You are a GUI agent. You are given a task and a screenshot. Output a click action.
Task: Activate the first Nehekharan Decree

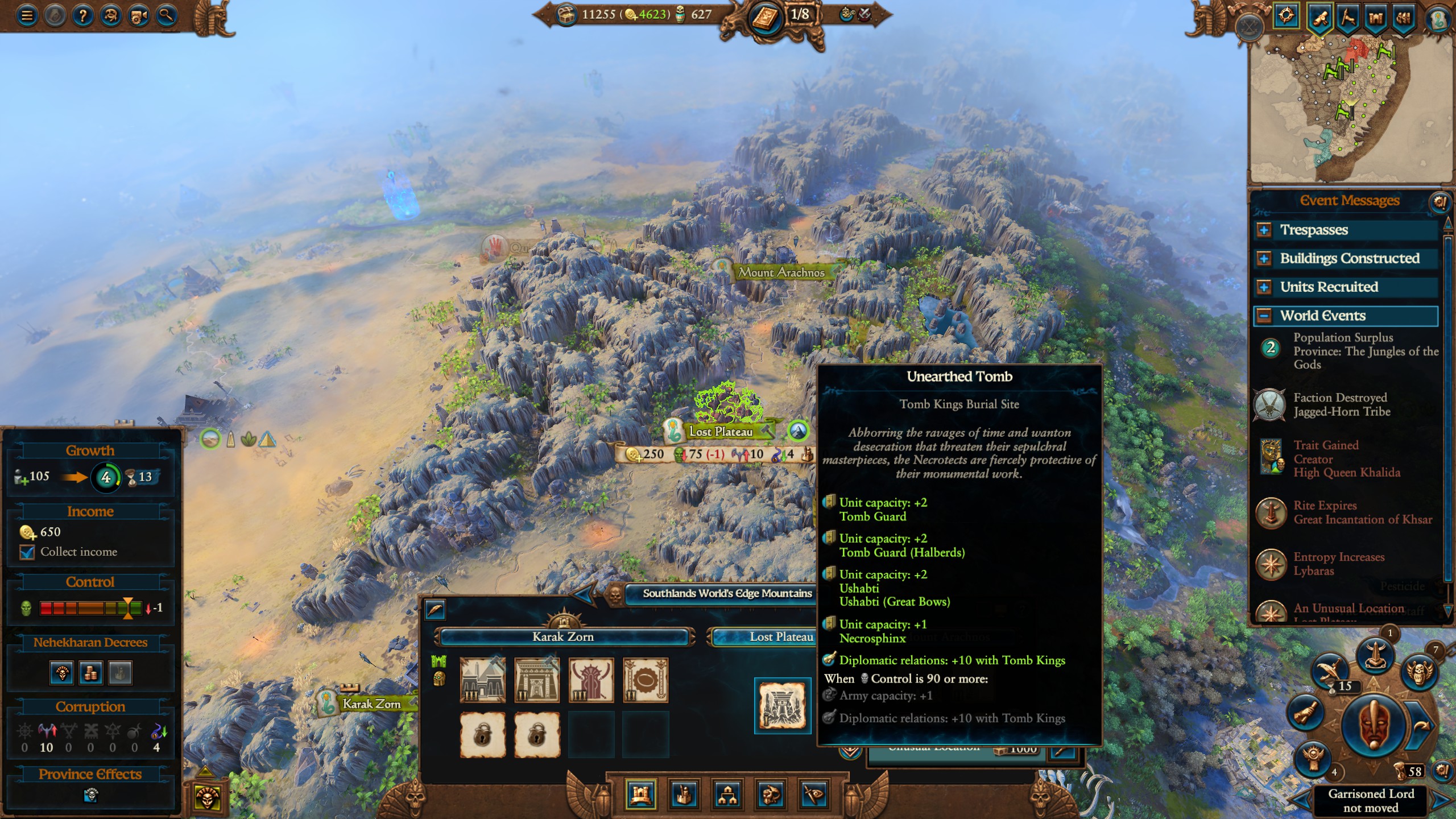tap(61, 673)
